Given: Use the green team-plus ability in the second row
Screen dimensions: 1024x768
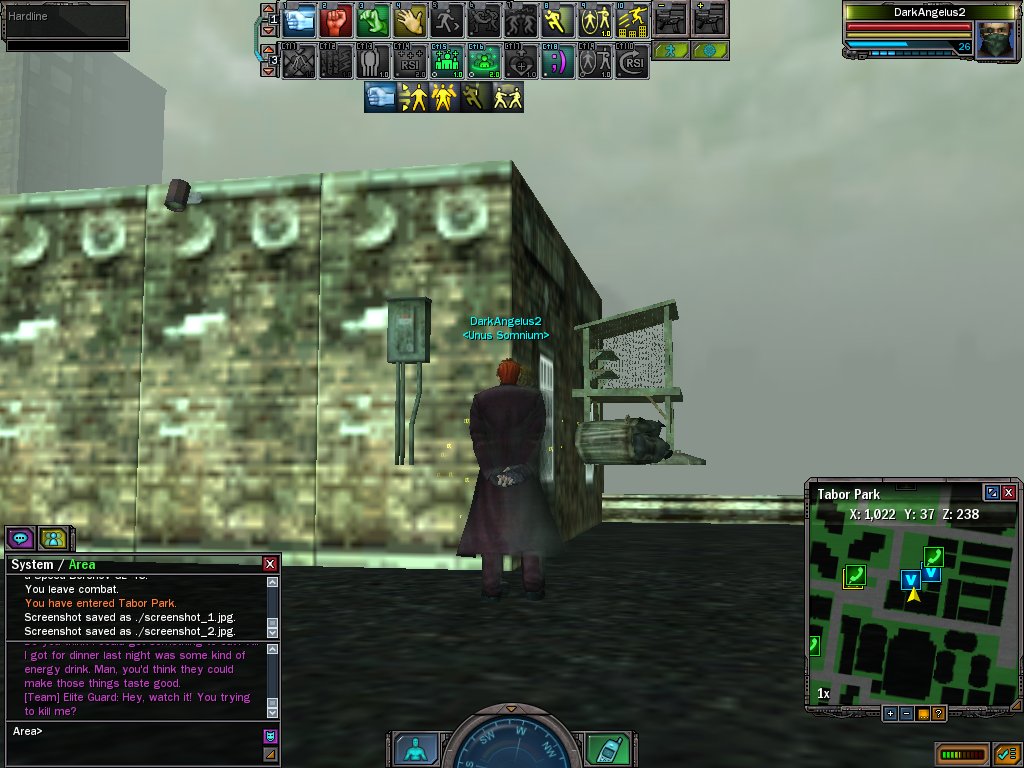Looking at the screenshot, I should pos(447,61).
